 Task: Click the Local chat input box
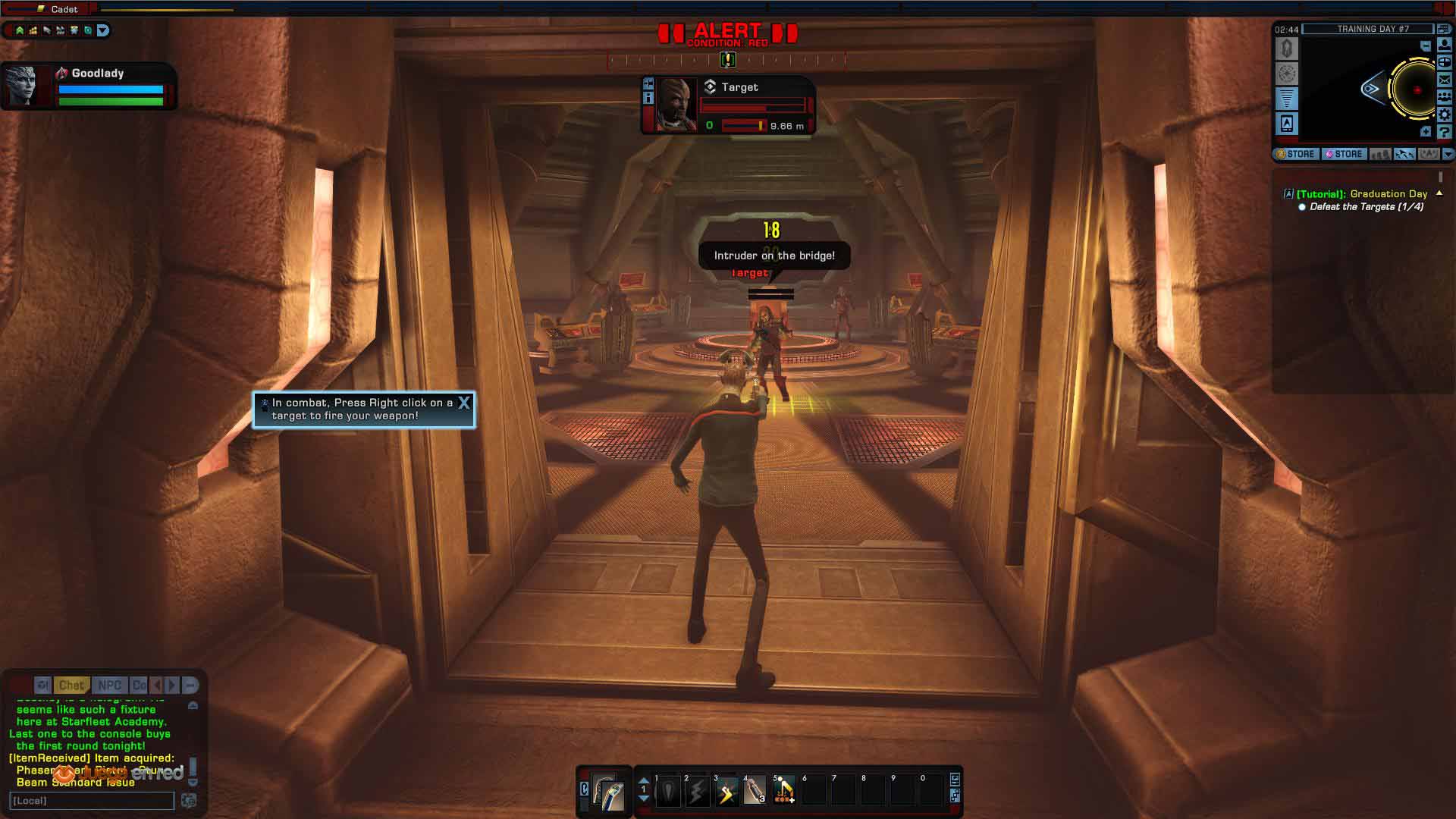(x=92, y=801)
